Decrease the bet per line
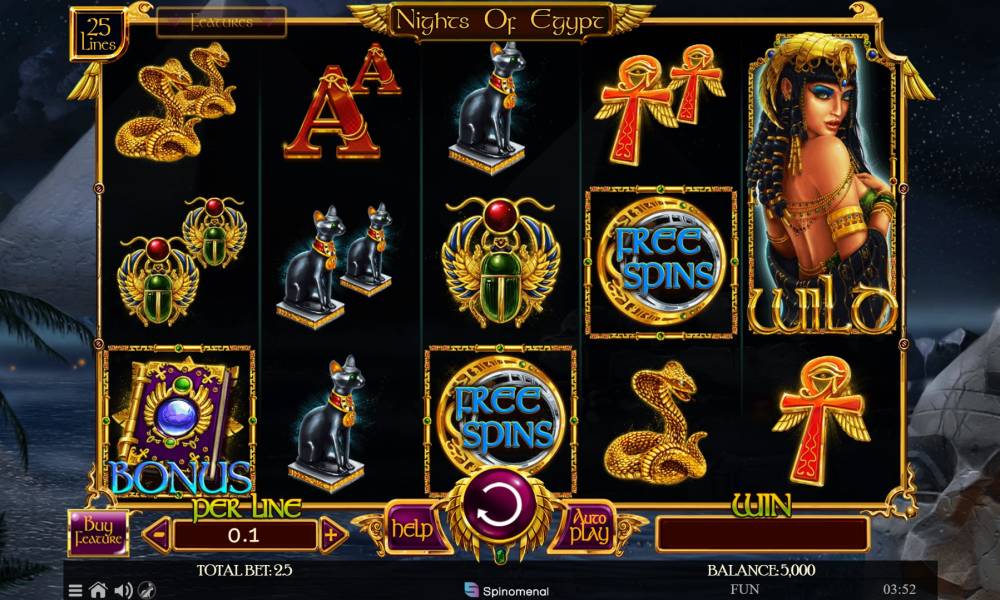The height and width of the screenshot is (600, 1000). (x=157, y=535)
